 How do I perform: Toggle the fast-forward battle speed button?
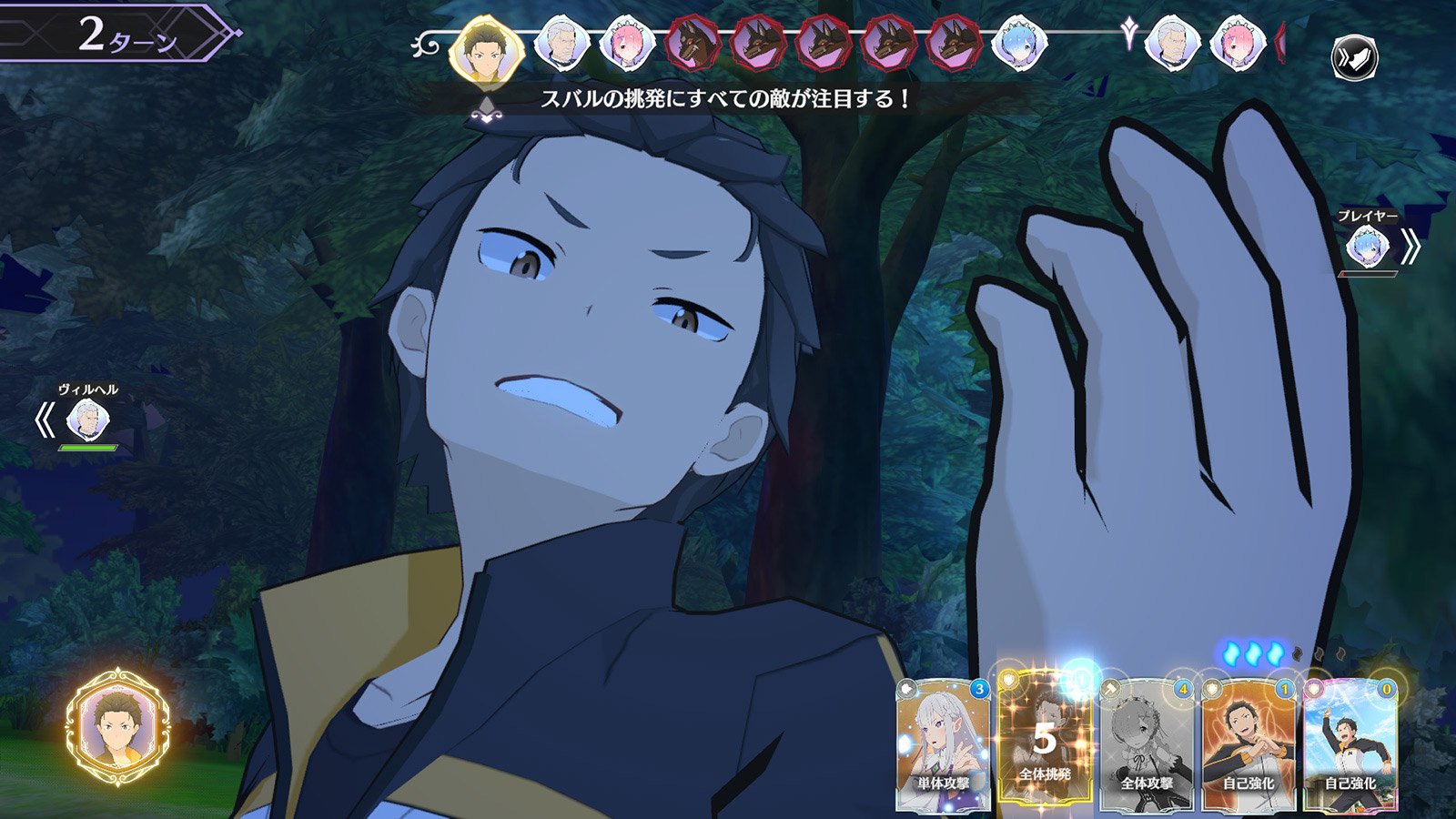1354,59
